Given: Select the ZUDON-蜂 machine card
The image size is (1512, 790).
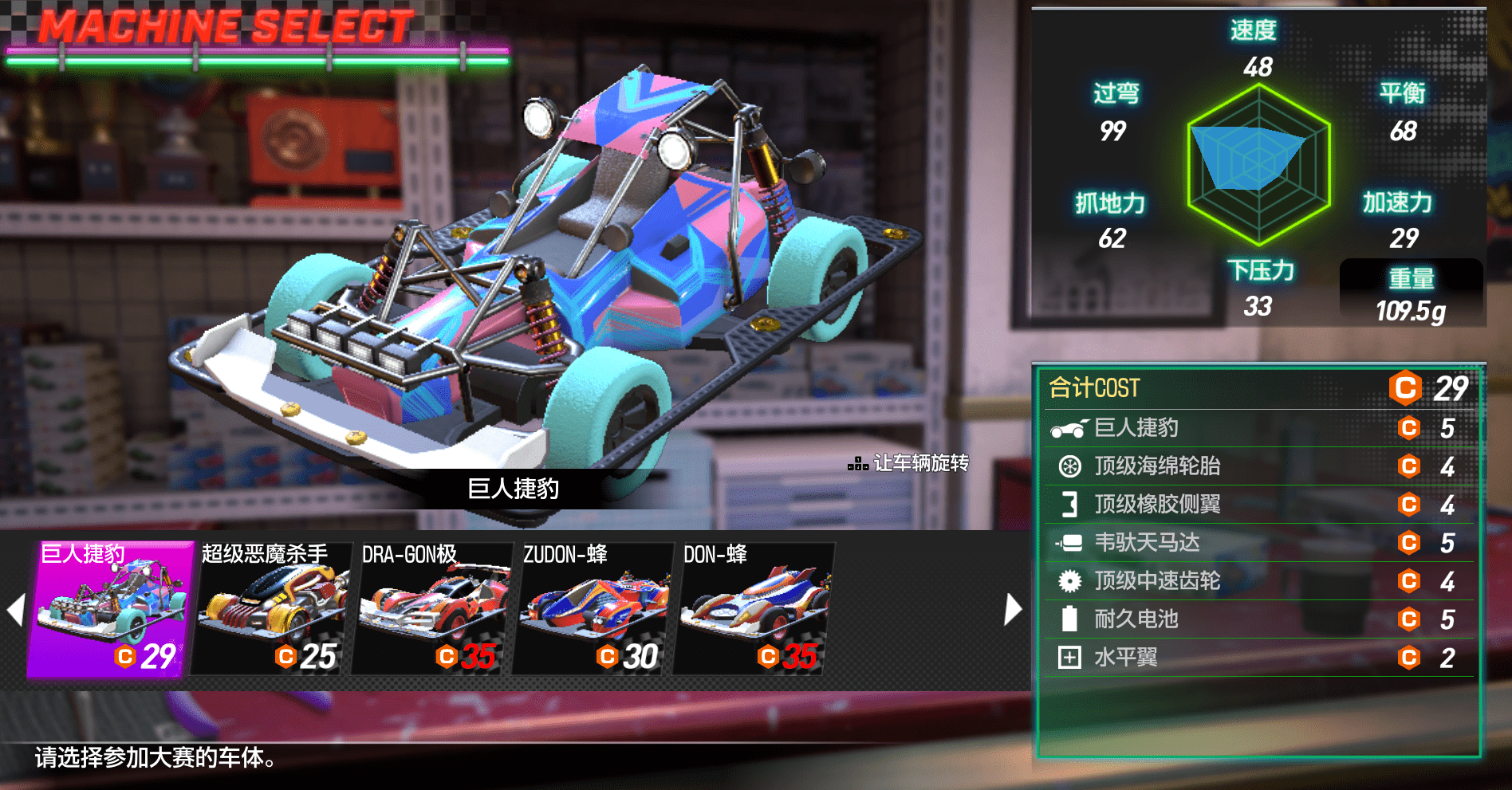Looking at the screenshot, I should [x=593, y=610].
